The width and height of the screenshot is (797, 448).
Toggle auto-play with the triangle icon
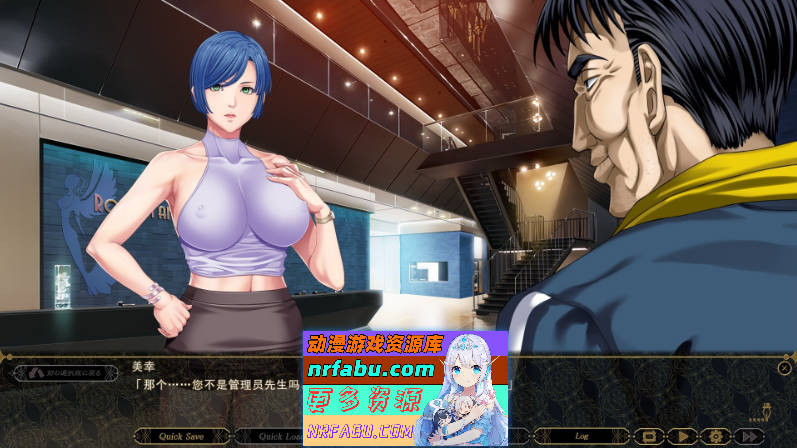click(x=682, y=436)
